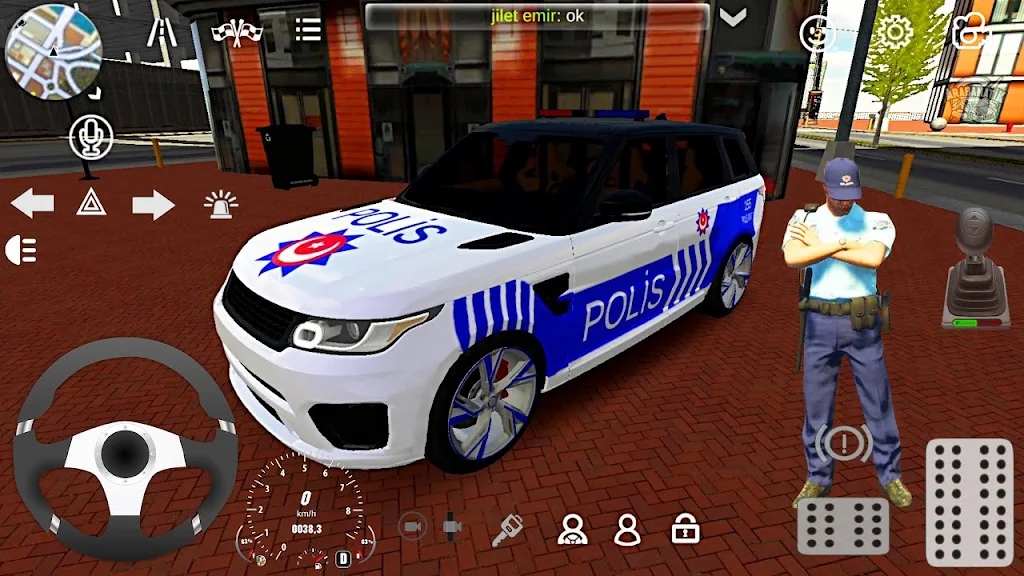Open the list menu icon

pos(308,30)
